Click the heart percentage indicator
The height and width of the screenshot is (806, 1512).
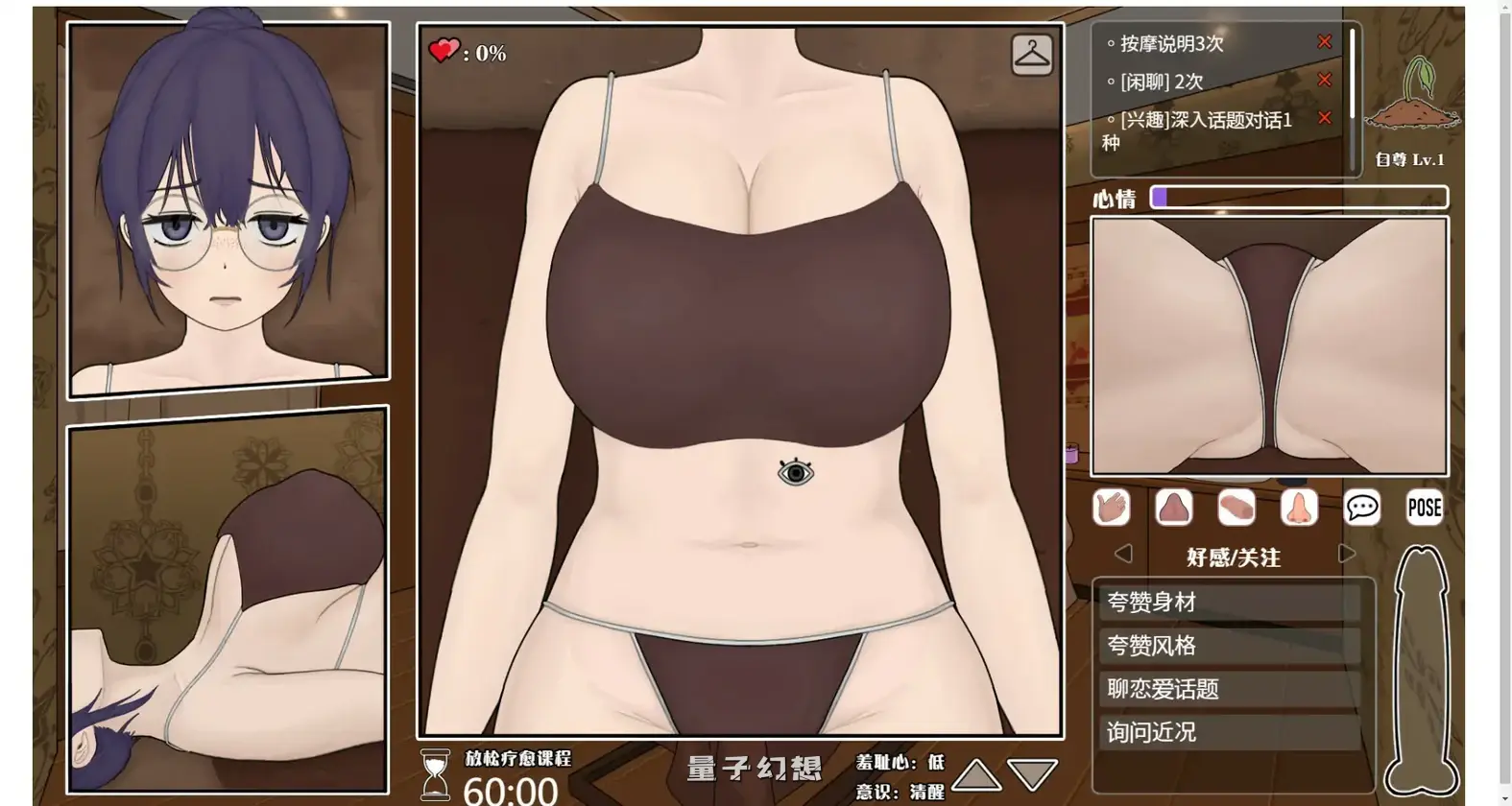tap(468, 54)
